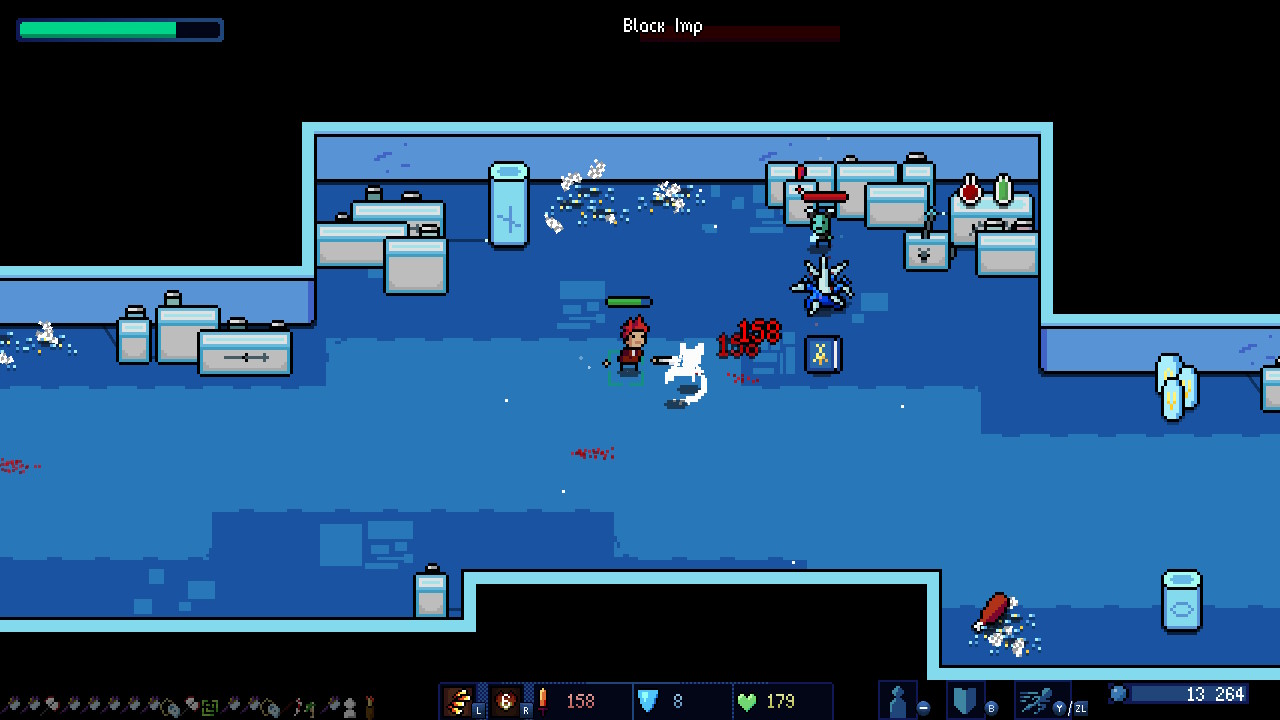1280x720 pixels.
Task: Click the green heart health icon showing 179
Action: [746, 700]
